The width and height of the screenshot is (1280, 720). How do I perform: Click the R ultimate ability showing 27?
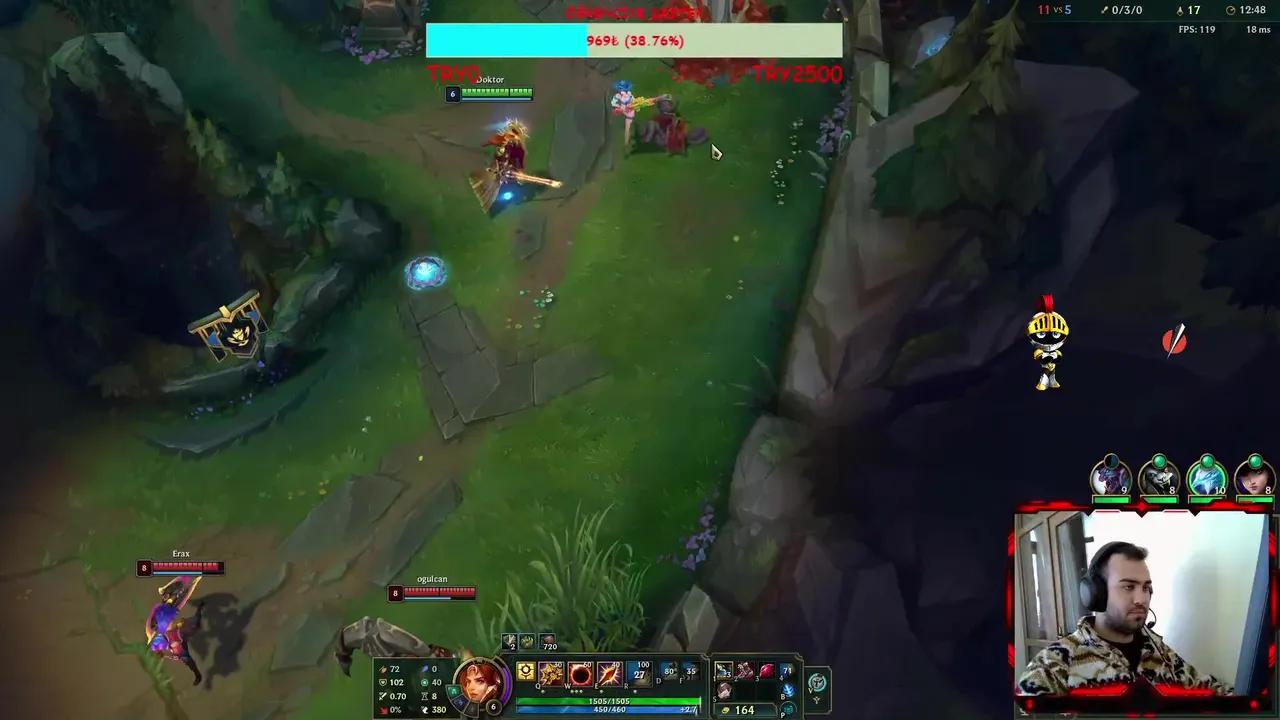point(641,674)
